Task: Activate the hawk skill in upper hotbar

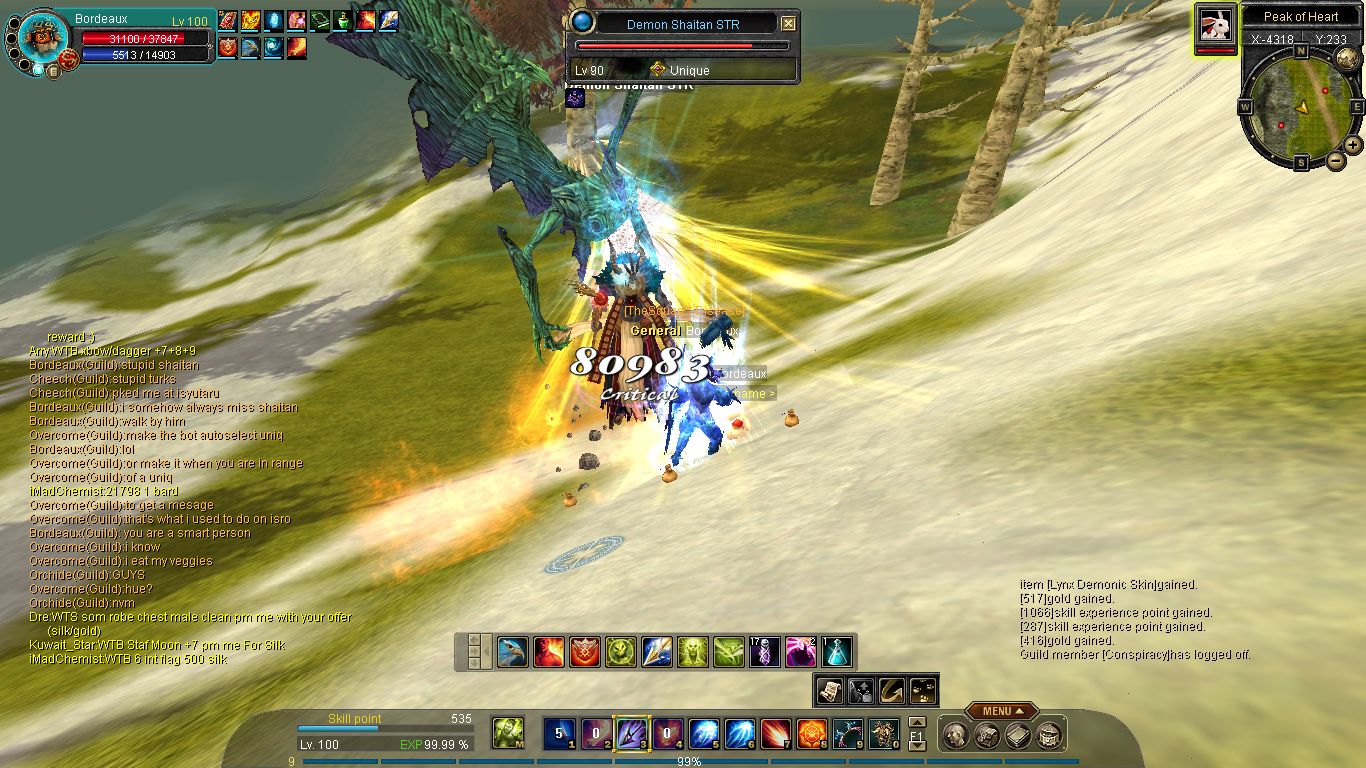Action: click(513, 652)
